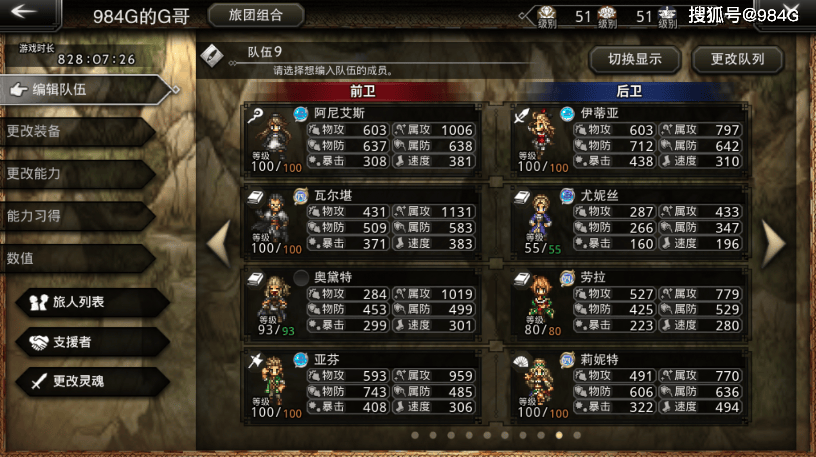Open the 更改装备 menu entry
816x457 pixels.
(75, 132)
